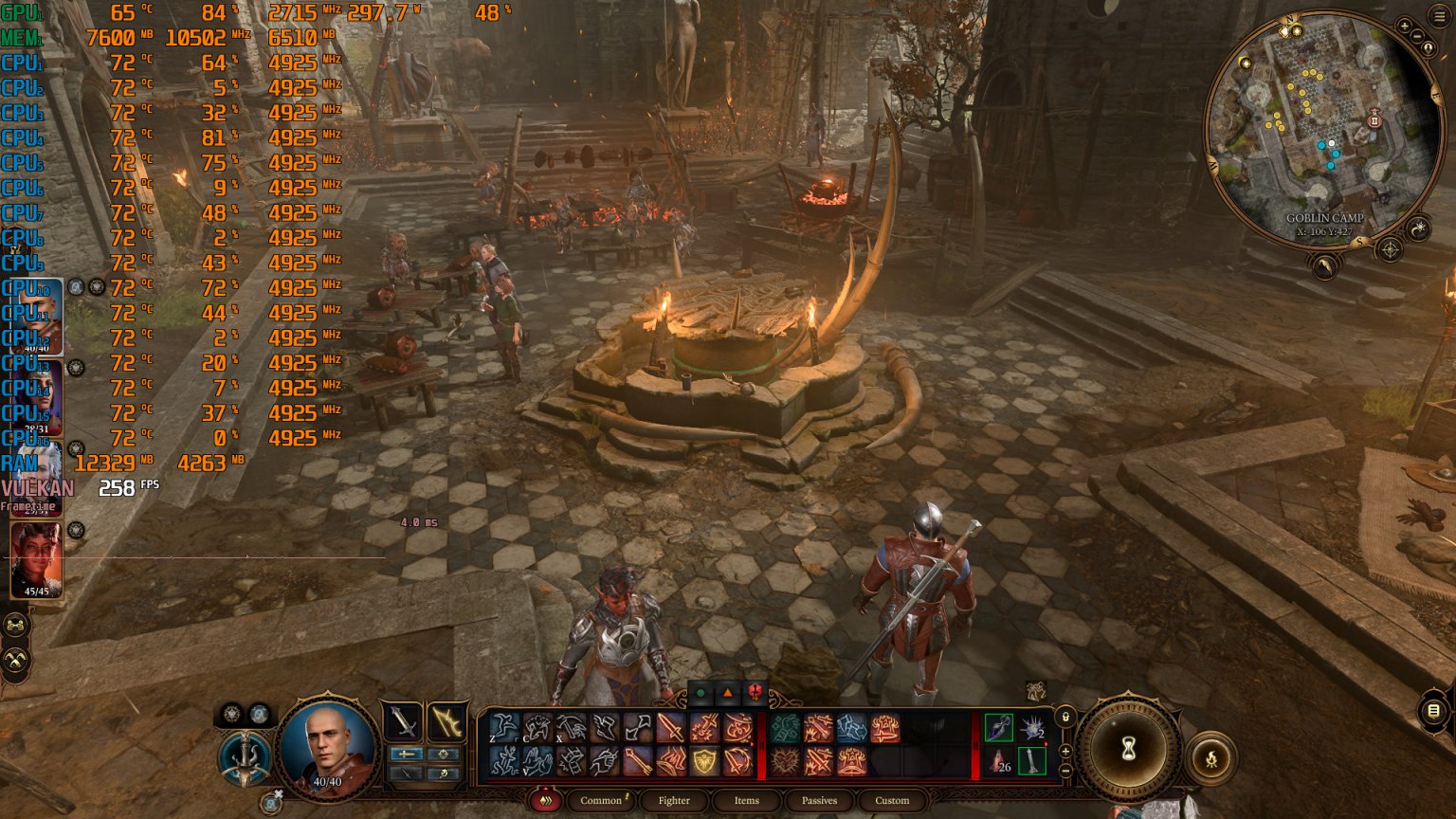Screen dimensions: 1456x819
Task: Toggle the green circle indicator above hotbar
Action: pos(701,692)
